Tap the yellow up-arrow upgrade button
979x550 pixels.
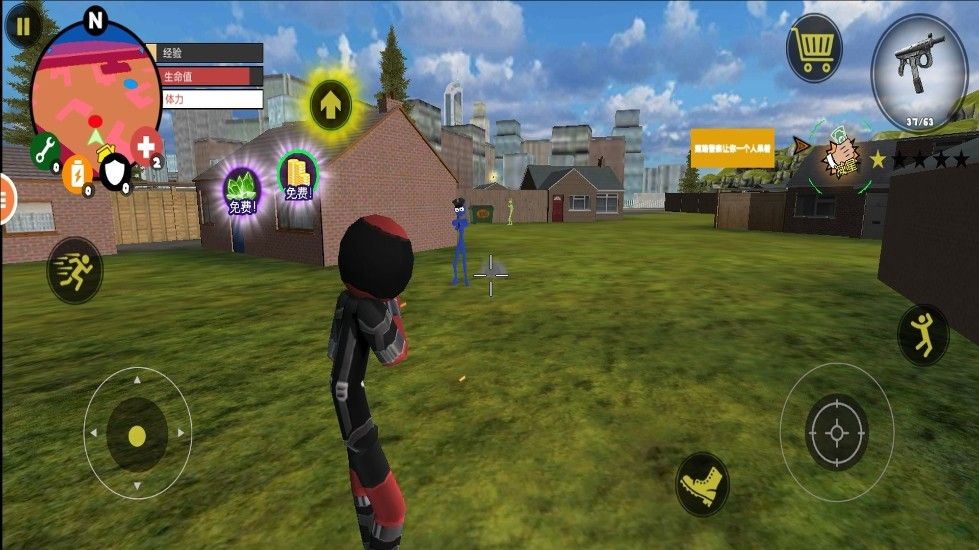pos(329,101)
